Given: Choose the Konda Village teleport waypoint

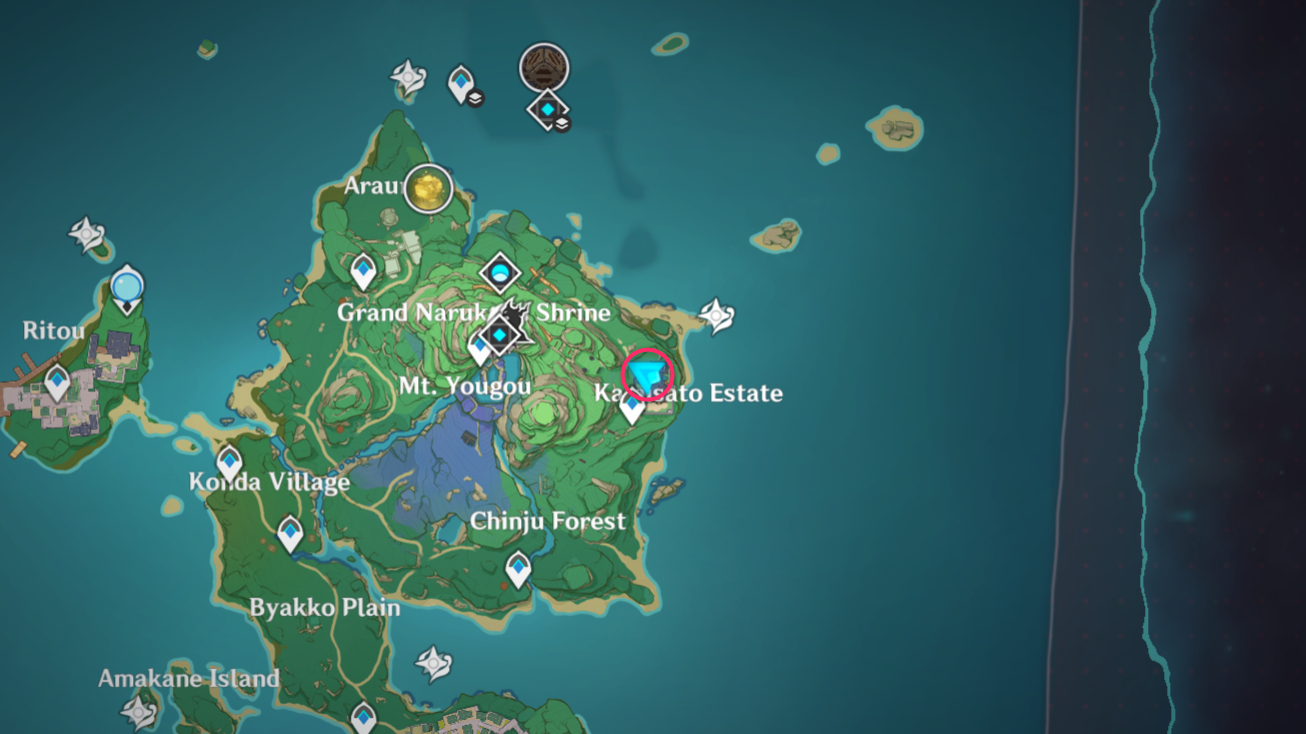Looking at the screenshot, I should (229, 463).
